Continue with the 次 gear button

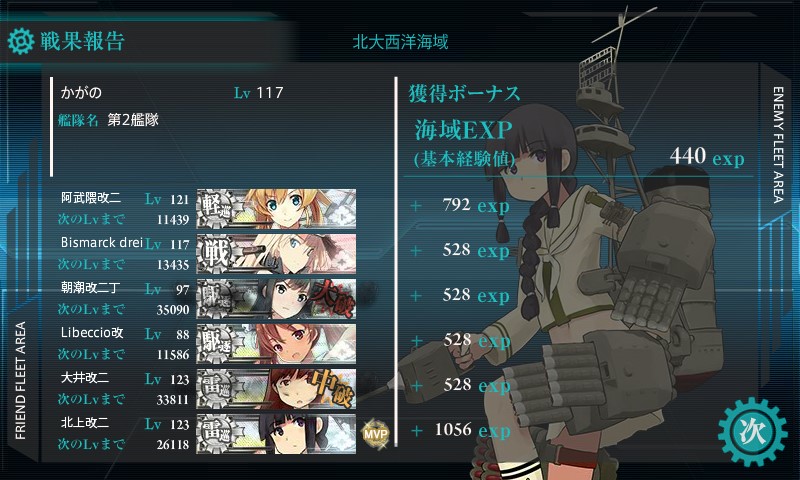(x=748, y=432)
